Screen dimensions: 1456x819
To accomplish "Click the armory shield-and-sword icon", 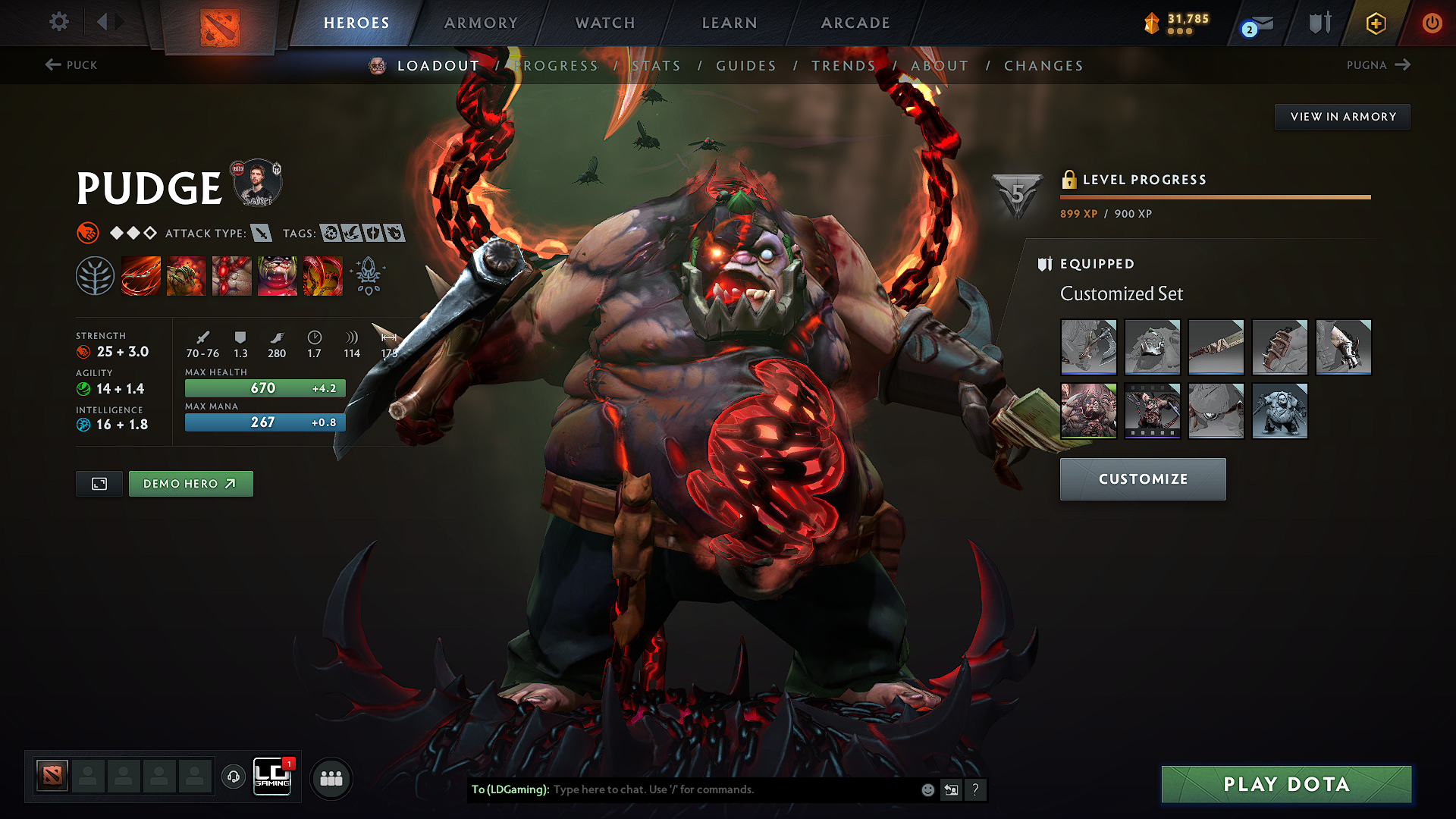I will (1319, 23).
